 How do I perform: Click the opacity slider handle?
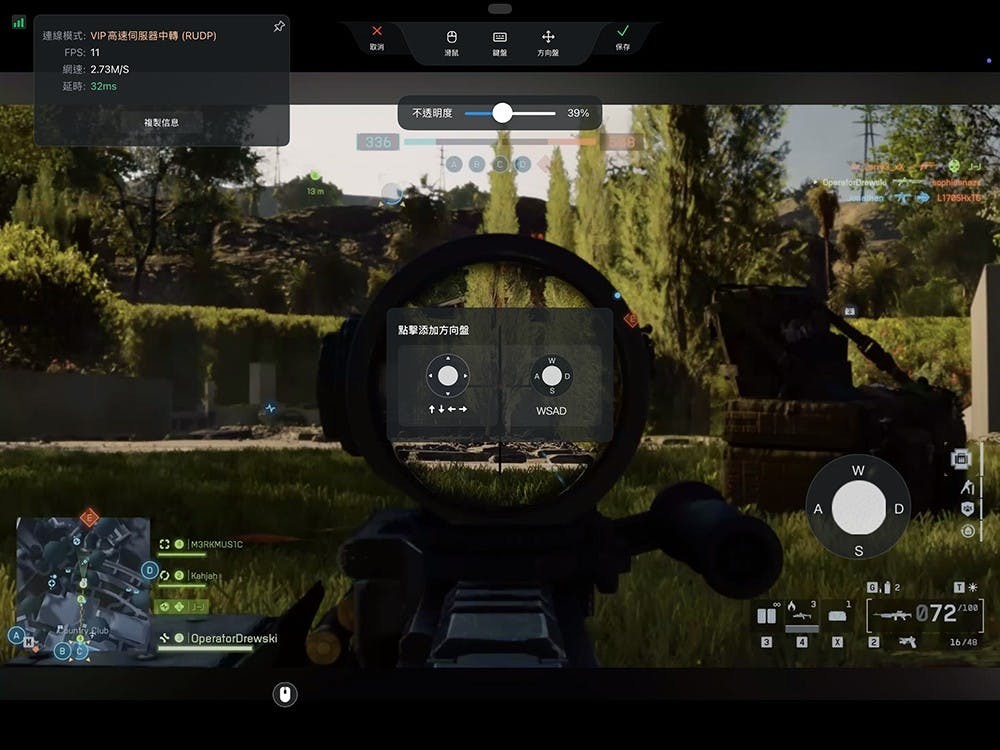502,113
